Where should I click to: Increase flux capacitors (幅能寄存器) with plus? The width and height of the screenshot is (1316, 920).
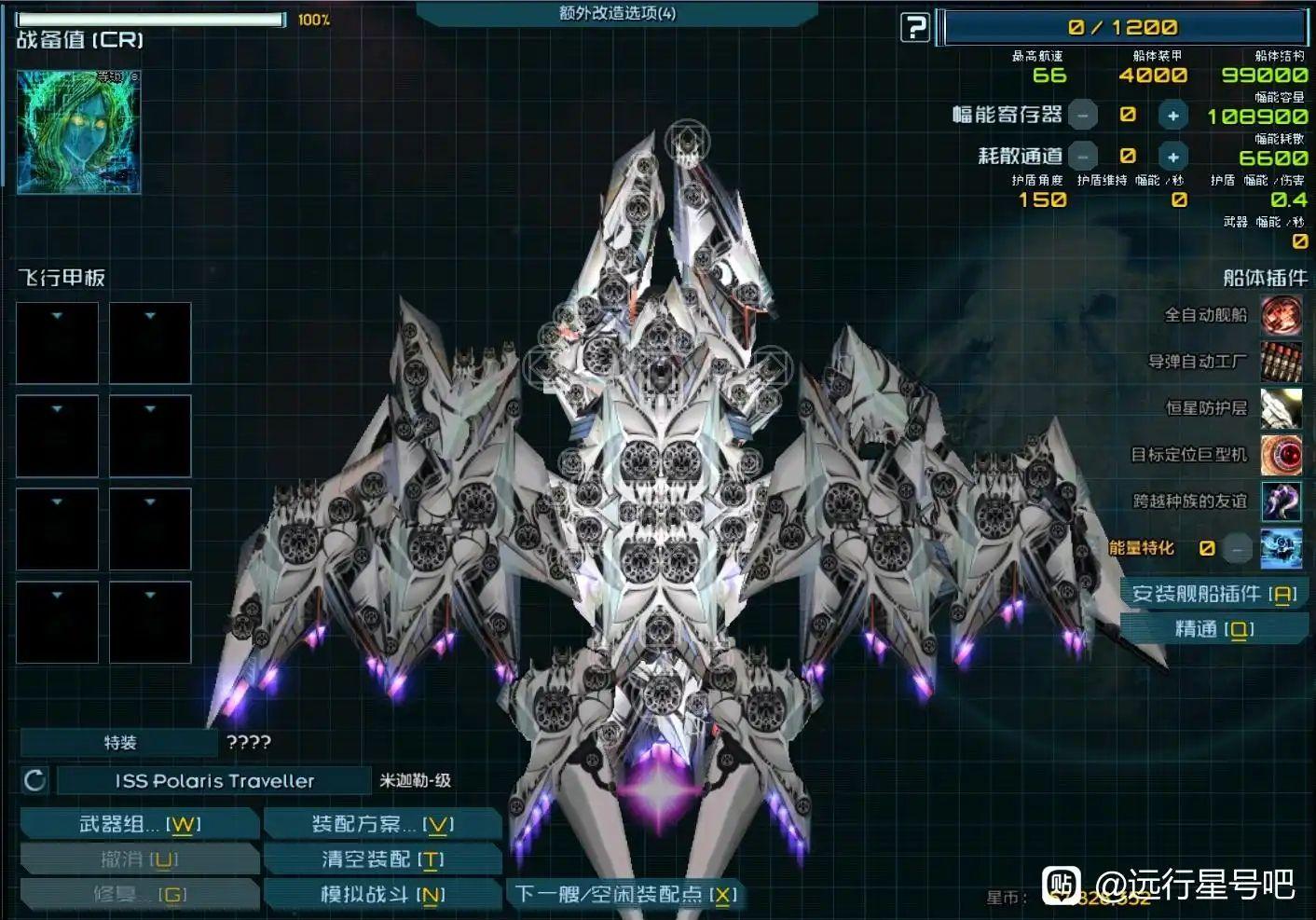[x=1172, y=116]
